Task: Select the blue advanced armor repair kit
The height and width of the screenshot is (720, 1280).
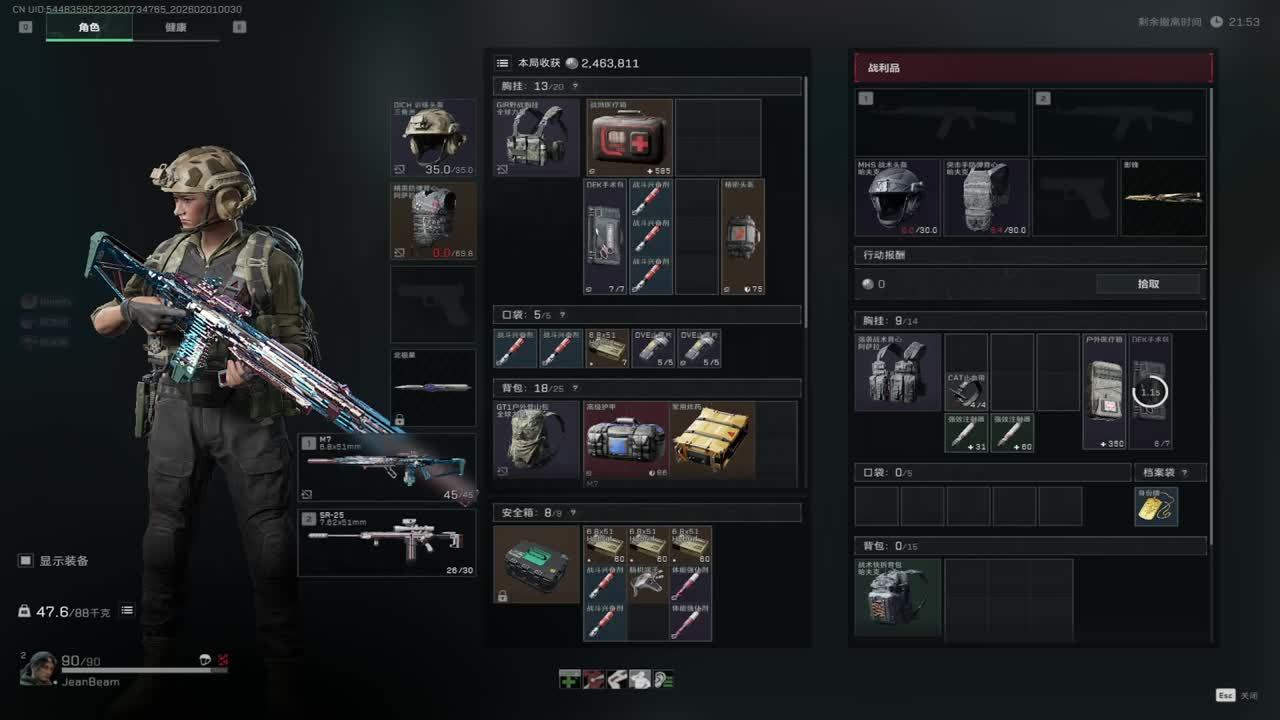Action: pyautogui.click(x=626, y=440)
